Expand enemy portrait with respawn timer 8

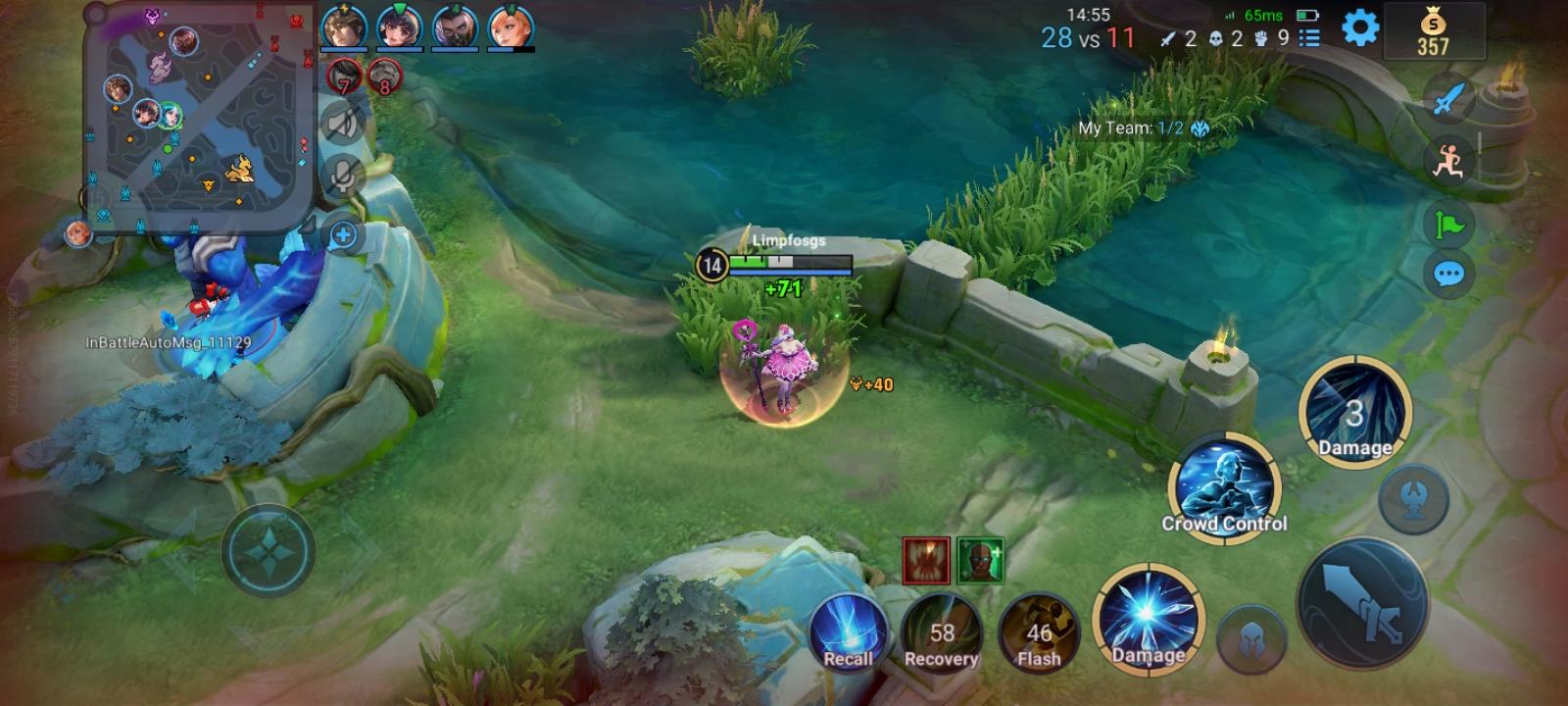point(383,76)
